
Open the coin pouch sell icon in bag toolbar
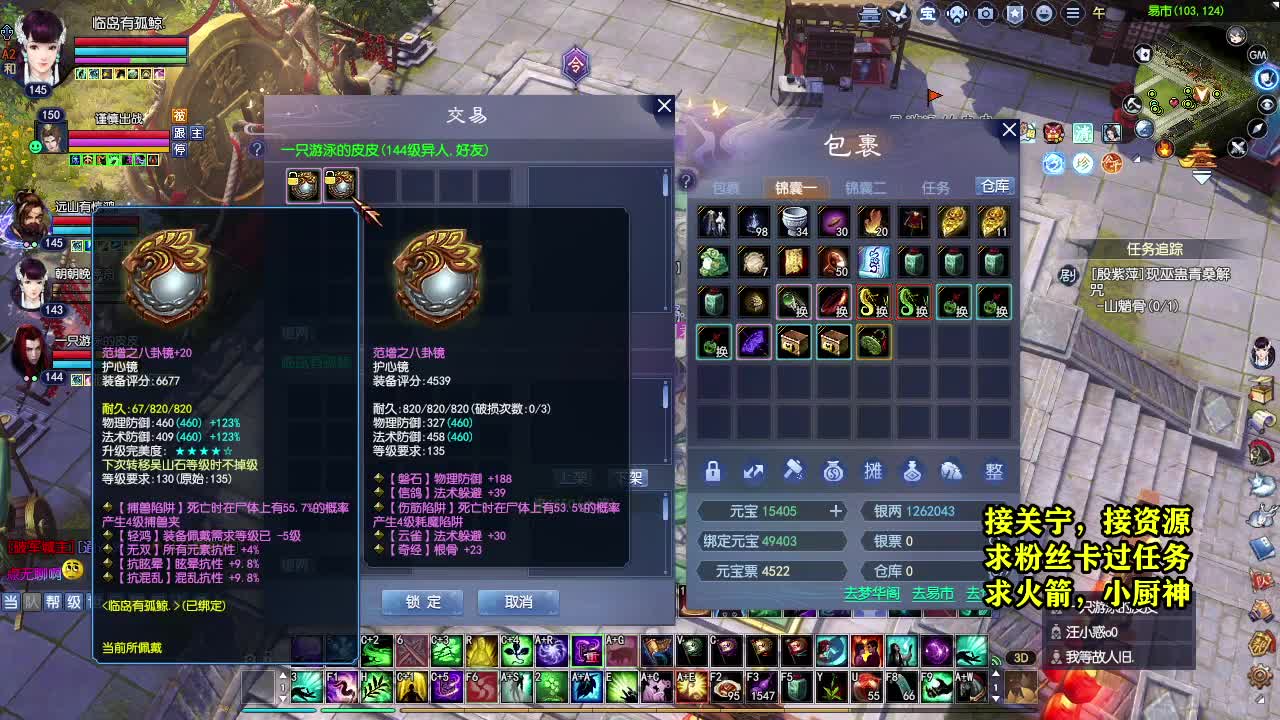[835, 471]
